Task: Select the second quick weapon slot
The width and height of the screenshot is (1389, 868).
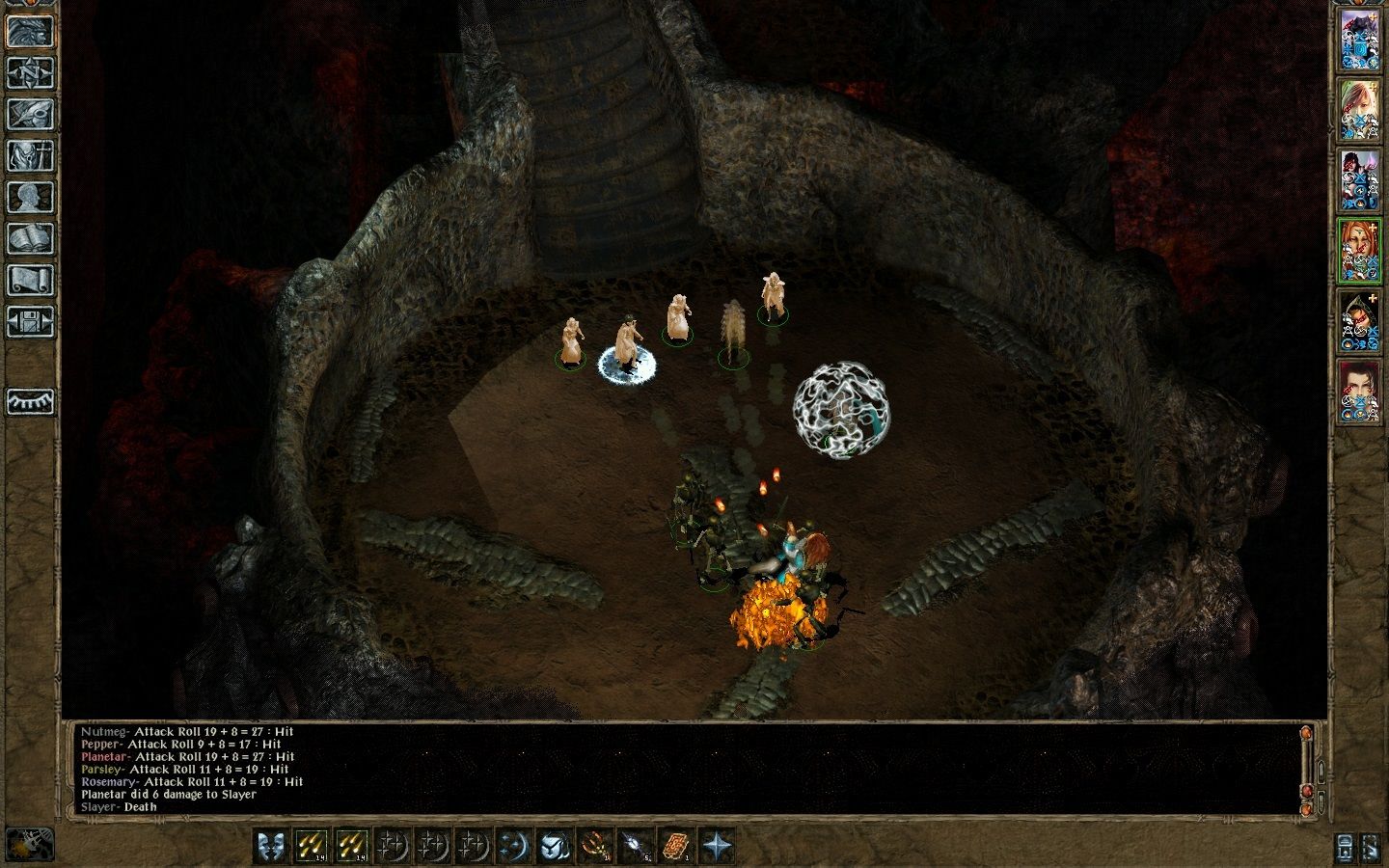Action: (351, 847)
